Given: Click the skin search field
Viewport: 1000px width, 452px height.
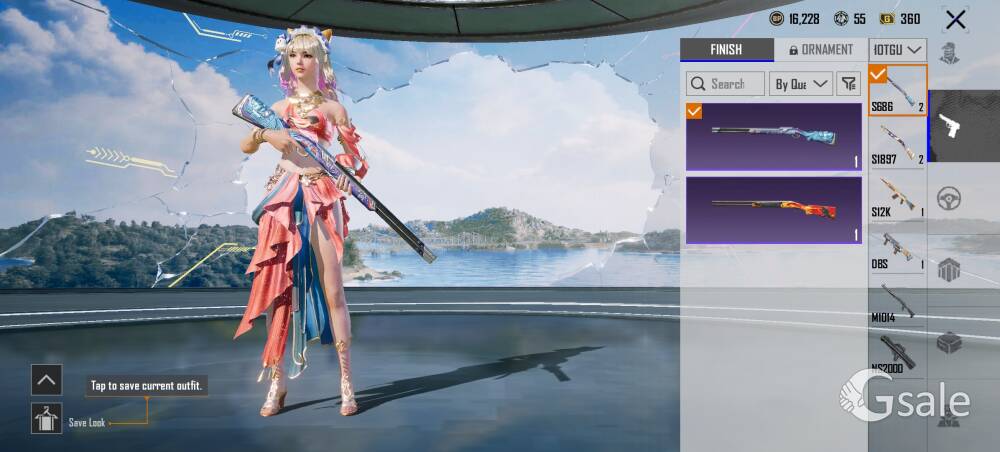Looking at the screenshot, I should [x=726, y=84].
